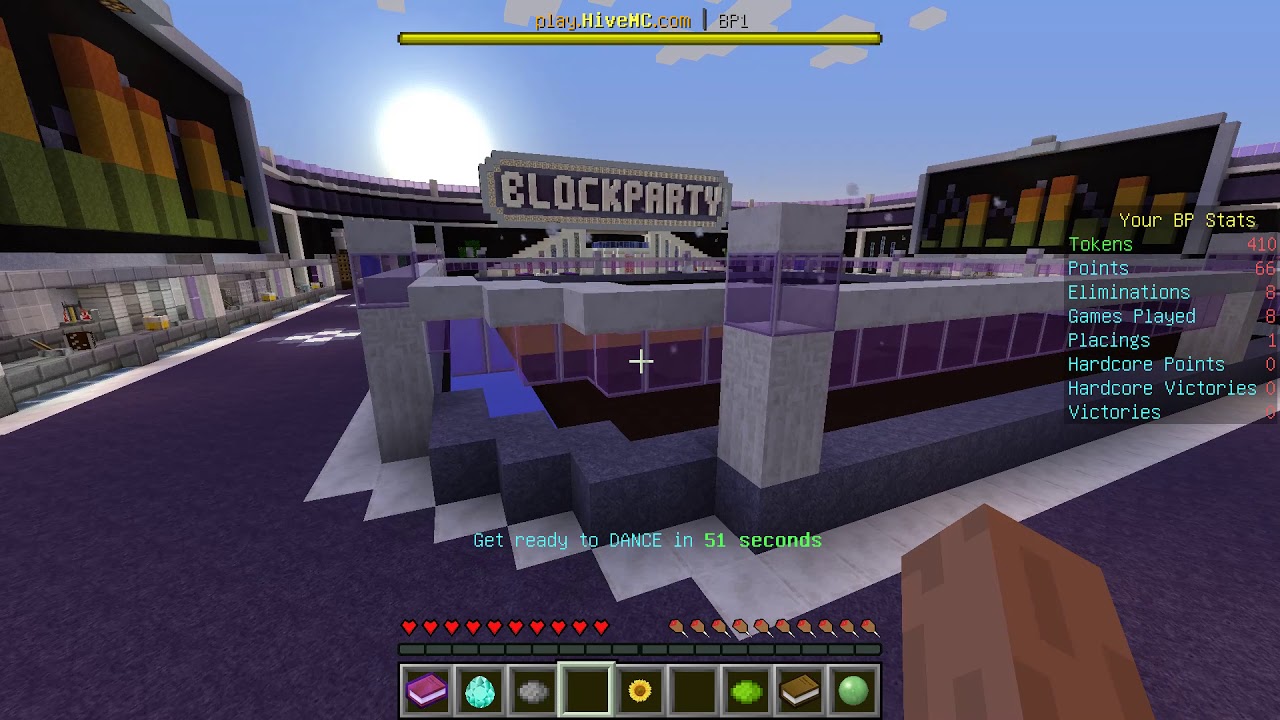Click the yellow XP progress bar
The height and width of the screenshot is (720, 1280).
point(640,36)
